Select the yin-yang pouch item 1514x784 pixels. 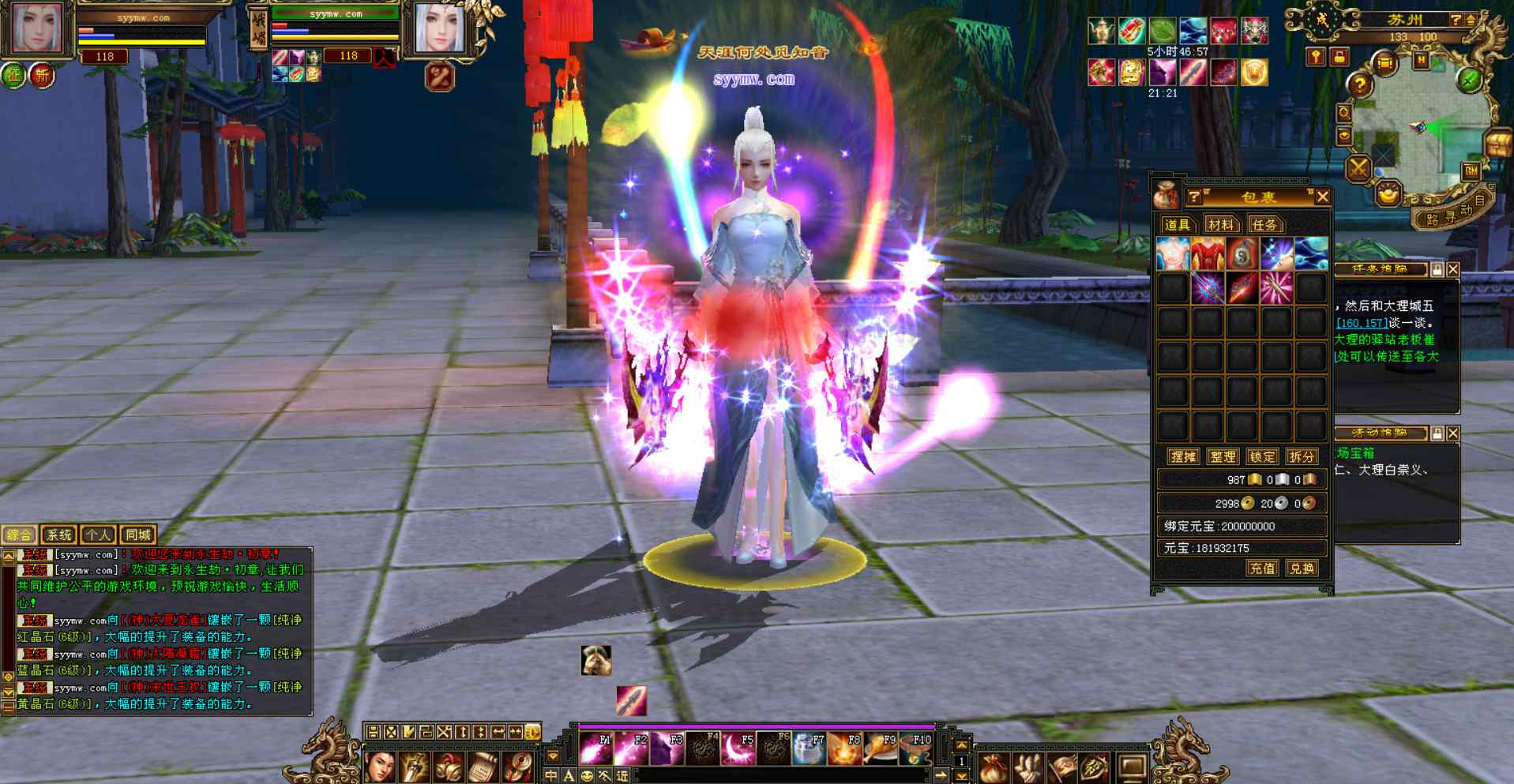click(x=1242, y=253)
